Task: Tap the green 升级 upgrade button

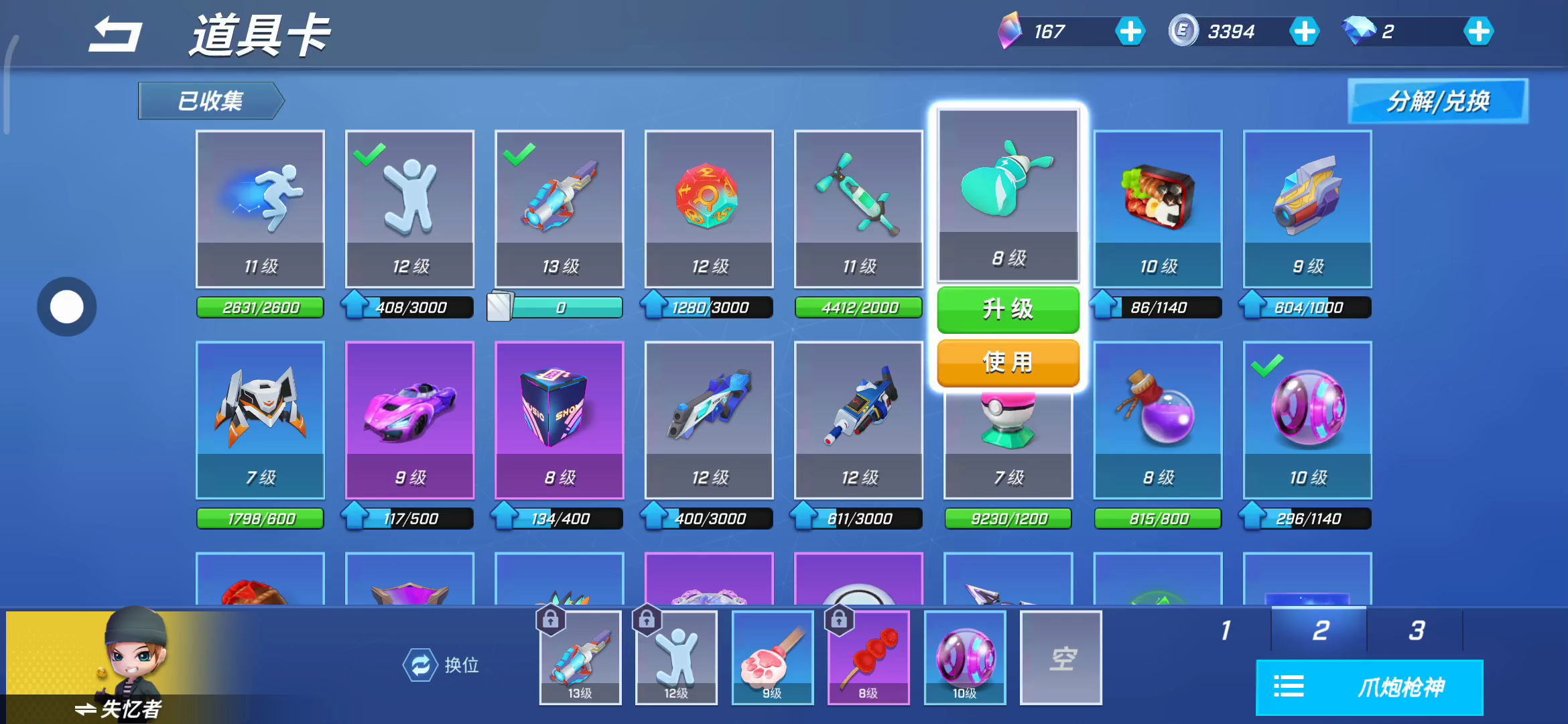Action: pos(1008,309)
